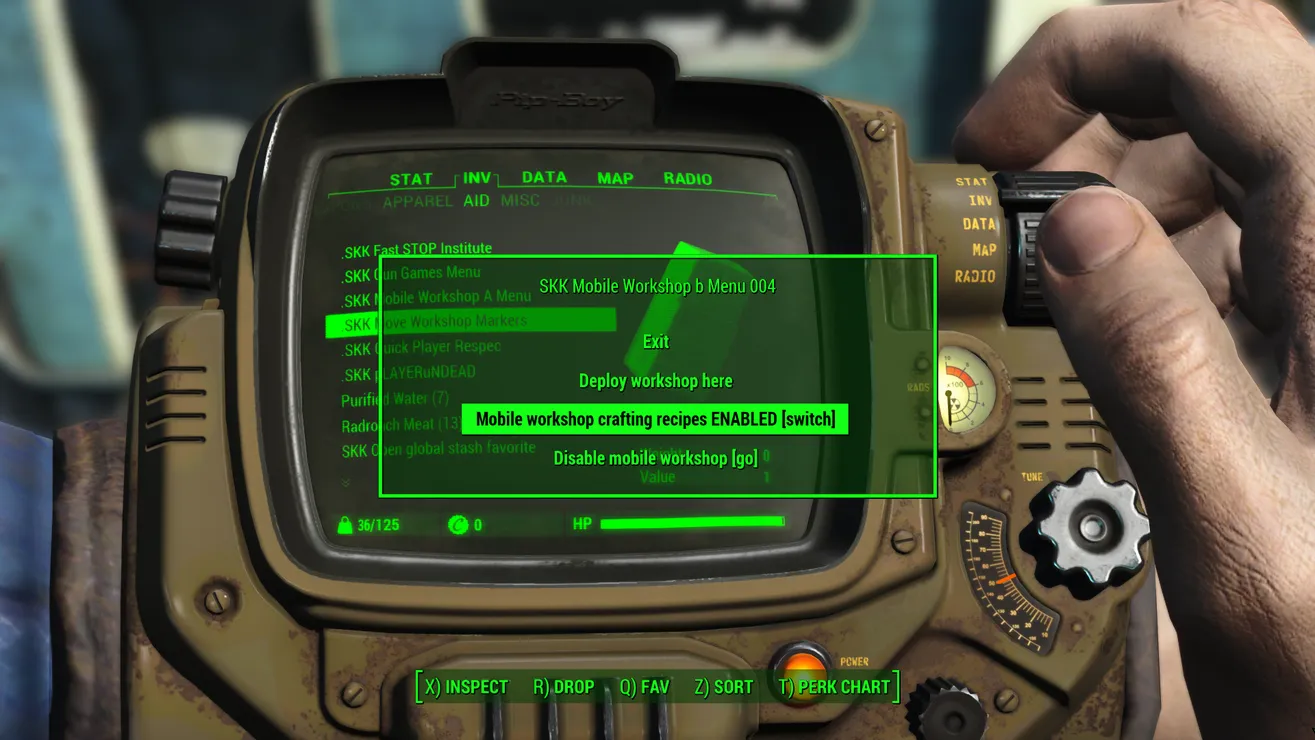Open the DATA tab
This screenshot has width=1315, height=740.
click(544, 177)
